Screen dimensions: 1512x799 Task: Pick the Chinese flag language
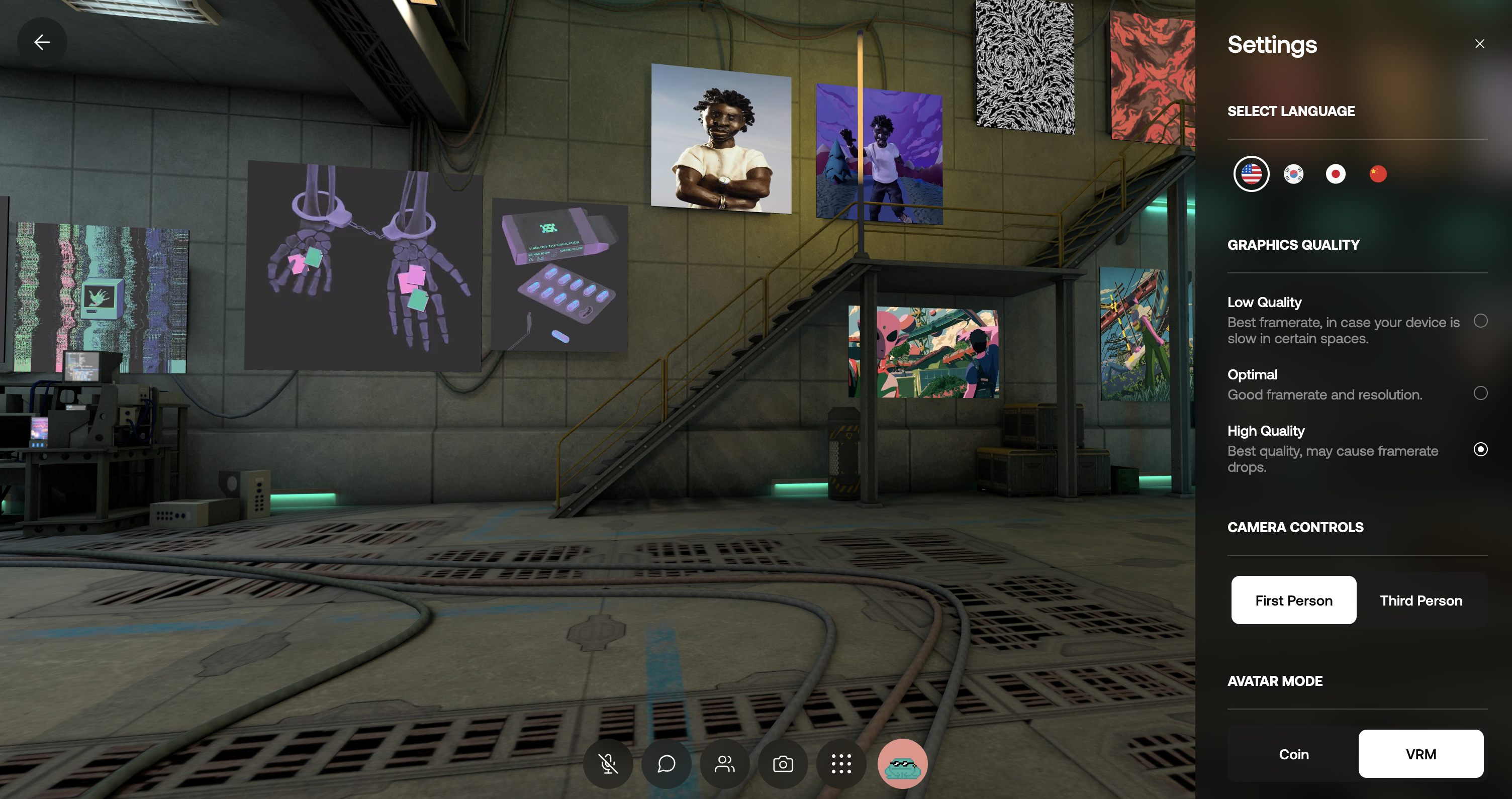[1378, 174]
